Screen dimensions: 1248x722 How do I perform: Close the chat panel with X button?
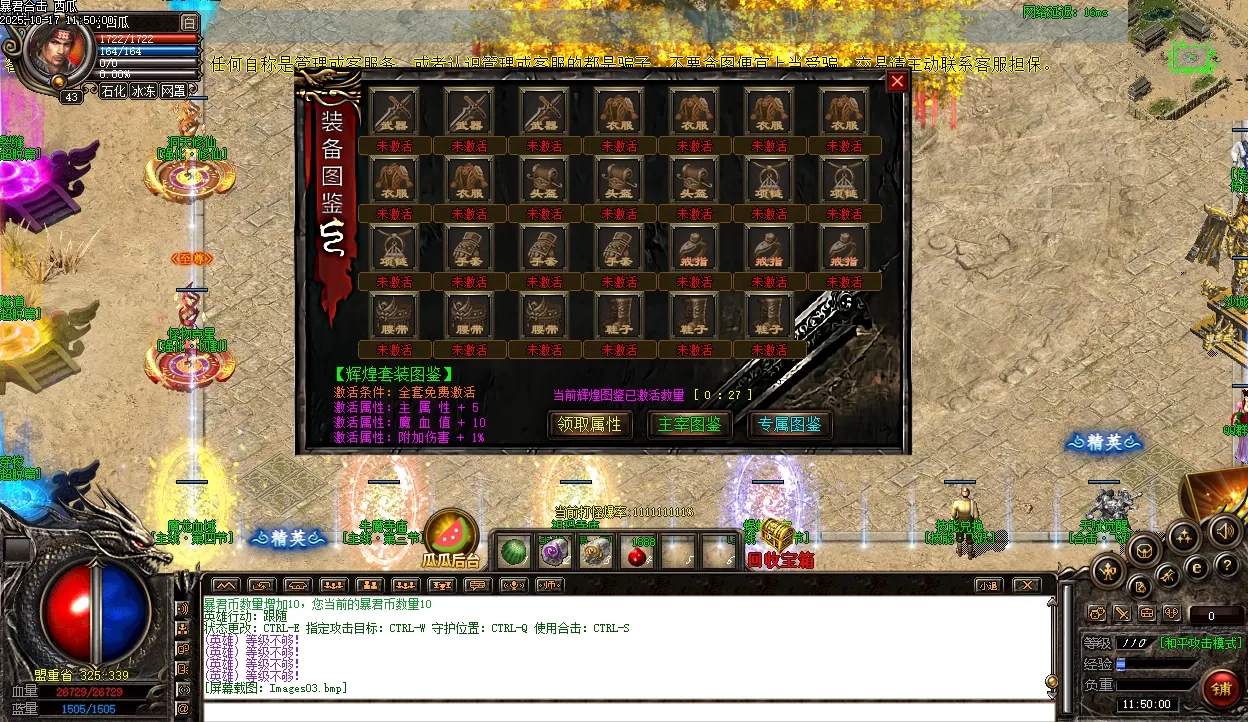coord(1026,585)
